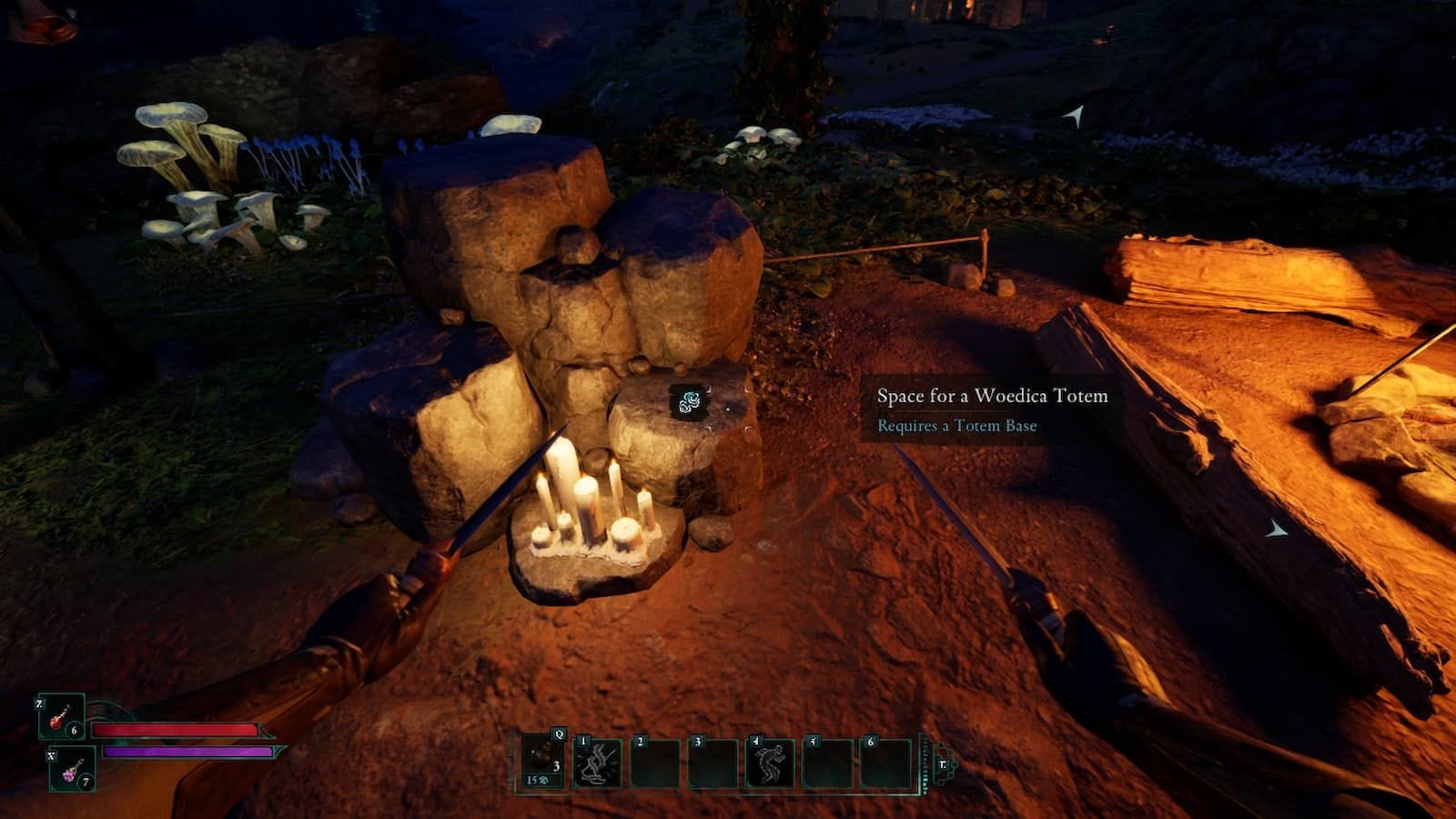Trigger the sneak ability in hotbar slot 4
1456x819 pixels.
coord(768,762)
